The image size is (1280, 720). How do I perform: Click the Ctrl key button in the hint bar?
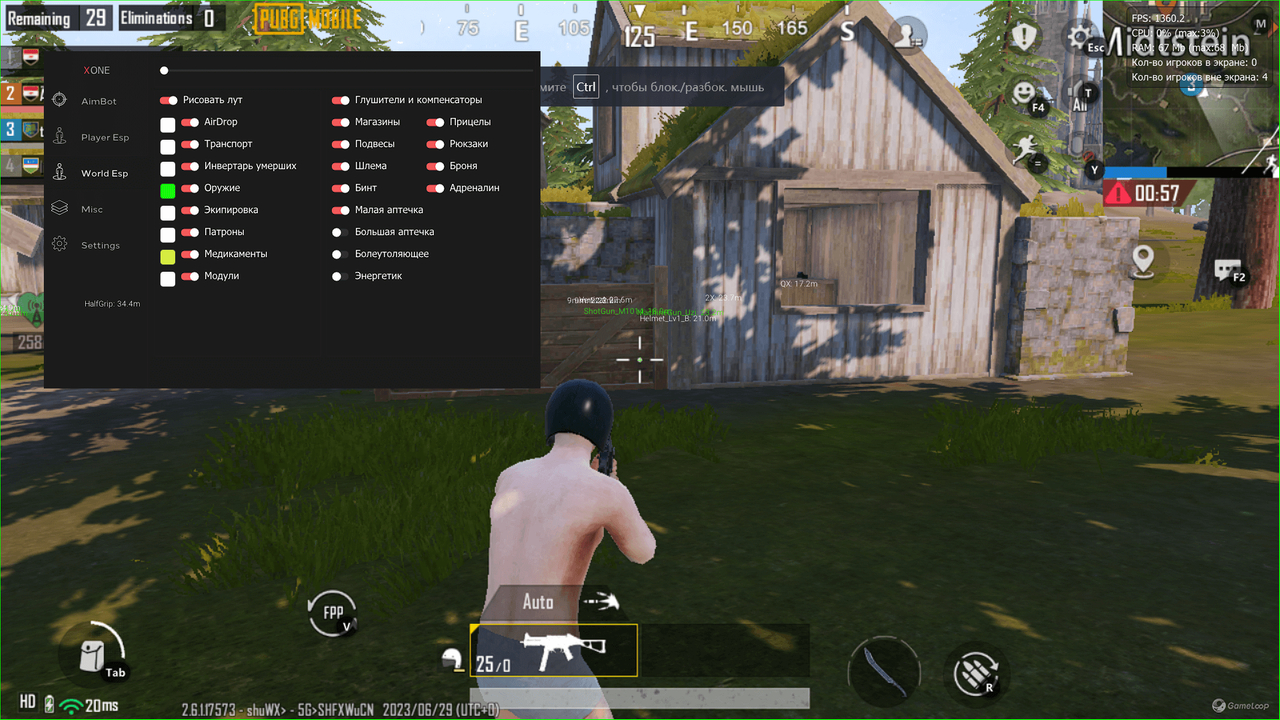pos(586,87)
